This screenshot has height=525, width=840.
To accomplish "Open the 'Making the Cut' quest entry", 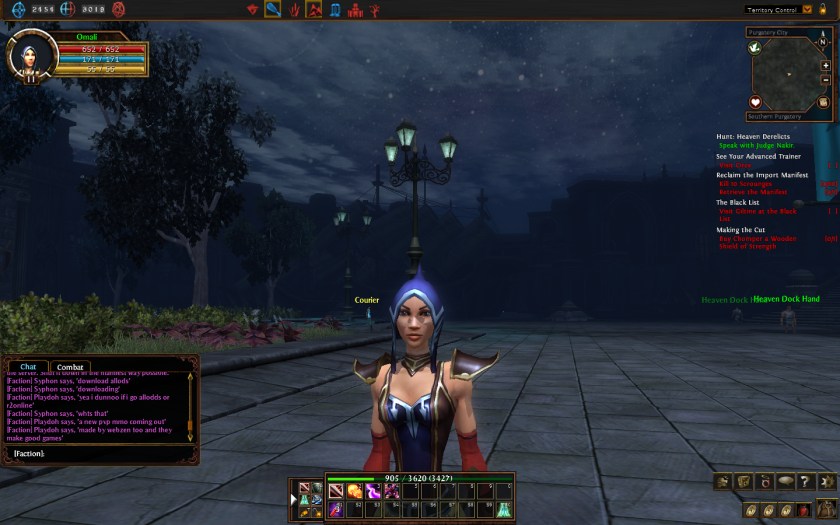I will click(x=740, y=230).
